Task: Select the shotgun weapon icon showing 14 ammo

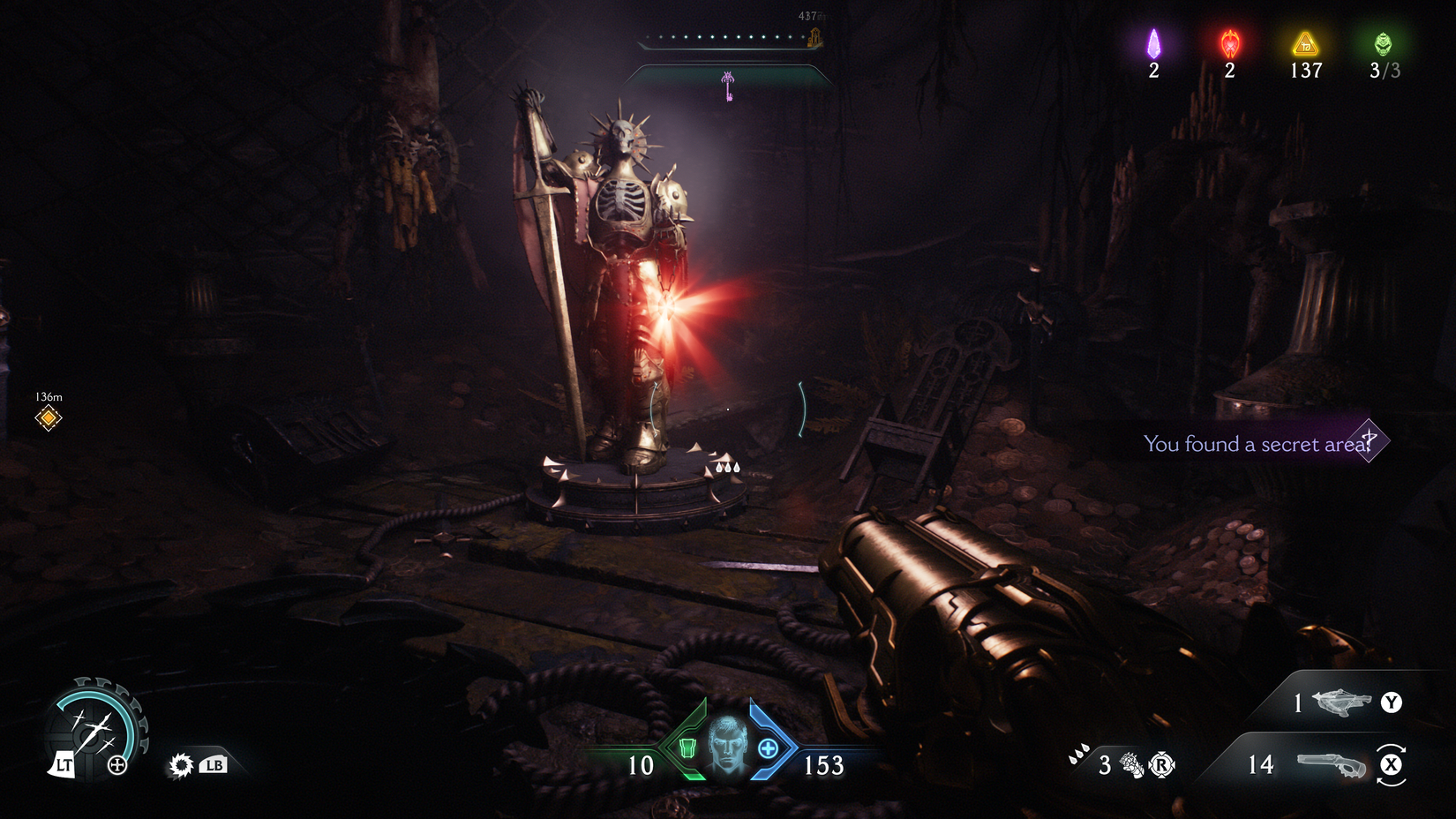Action: point(1332,764)
